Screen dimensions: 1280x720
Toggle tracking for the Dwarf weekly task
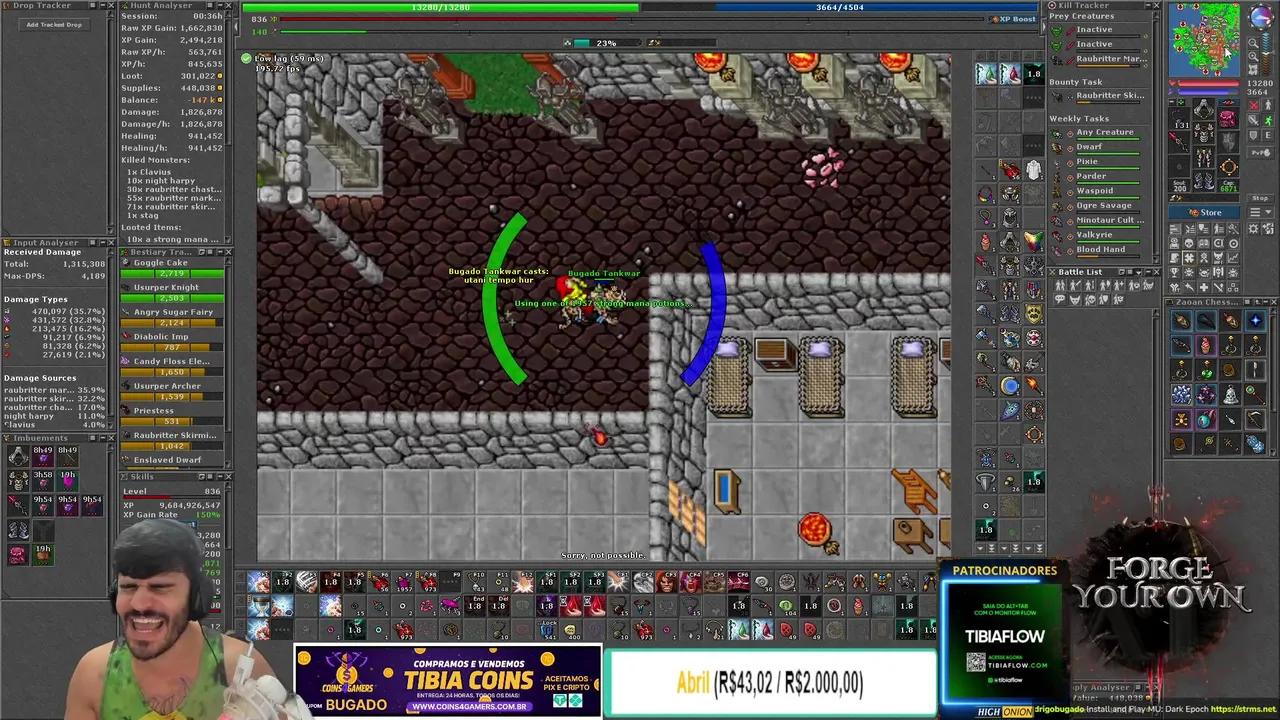point(1068,147)
